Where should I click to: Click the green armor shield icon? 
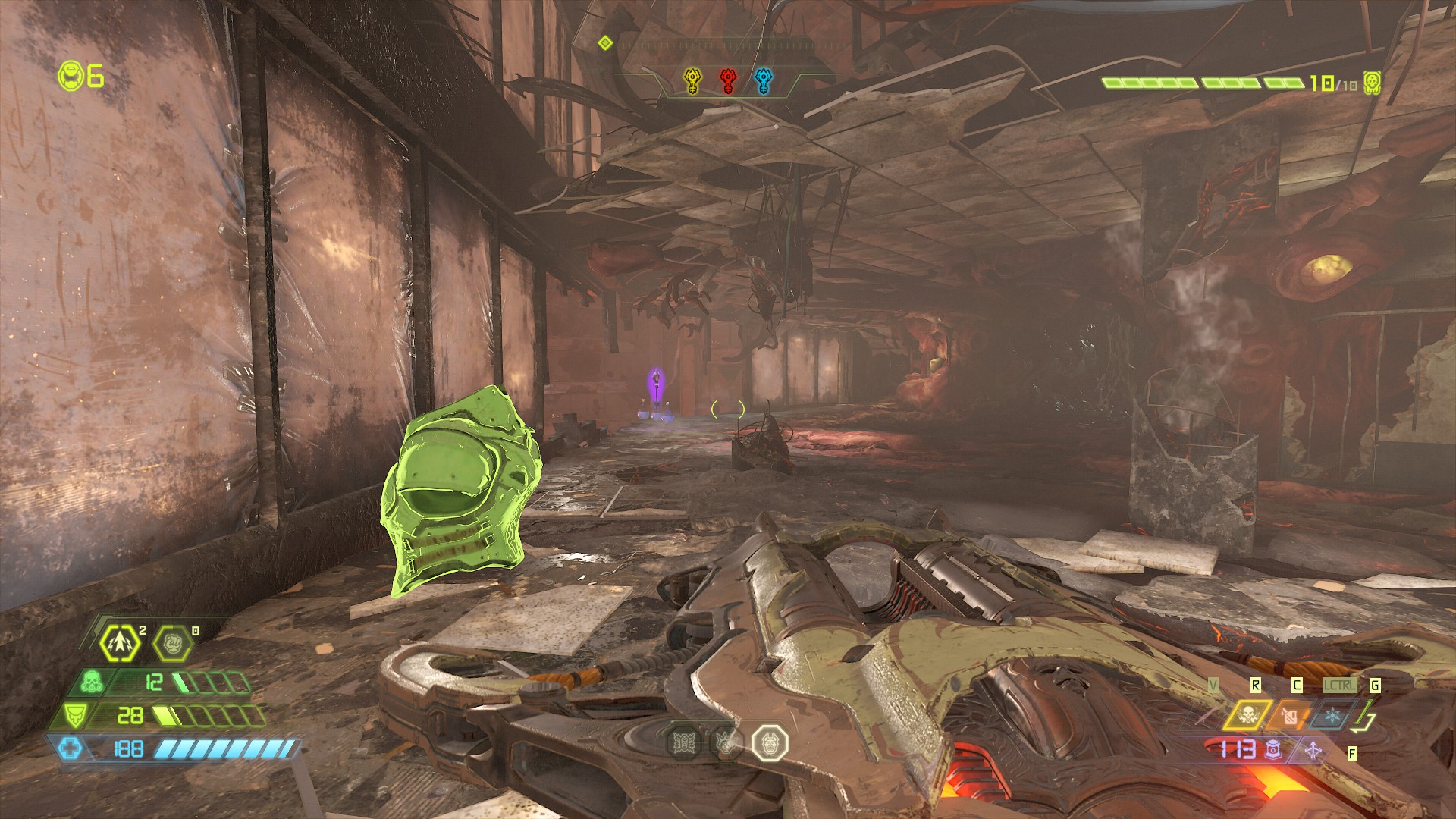74,715
